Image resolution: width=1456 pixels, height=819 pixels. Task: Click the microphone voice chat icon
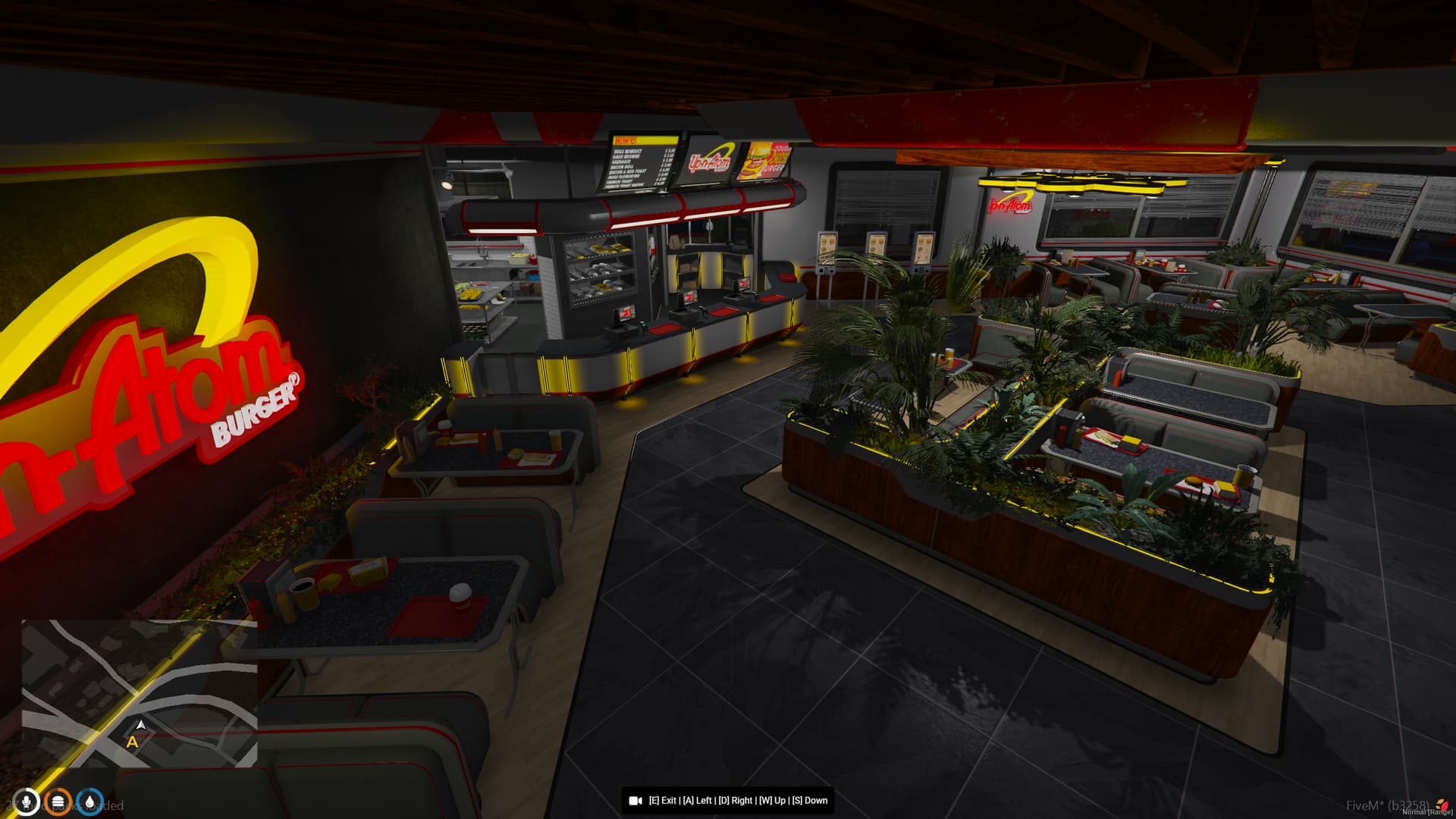[27, 802]
